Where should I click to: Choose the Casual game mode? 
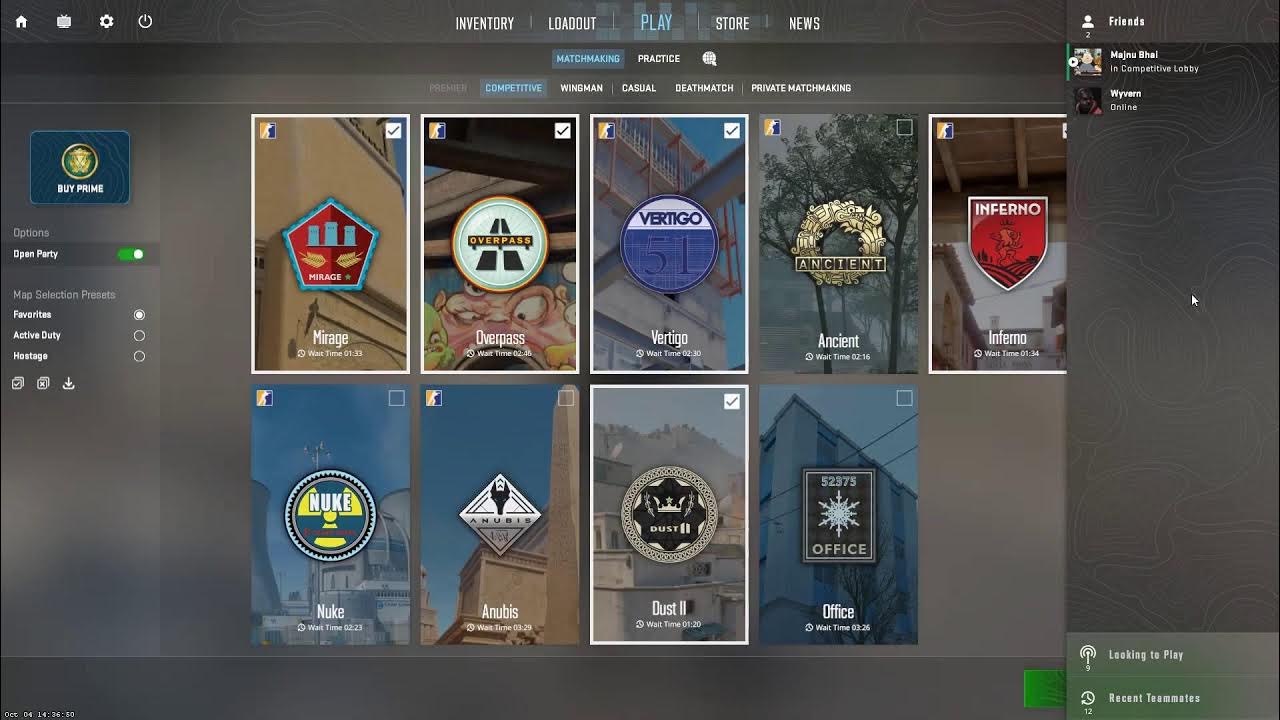coord(639,88)
